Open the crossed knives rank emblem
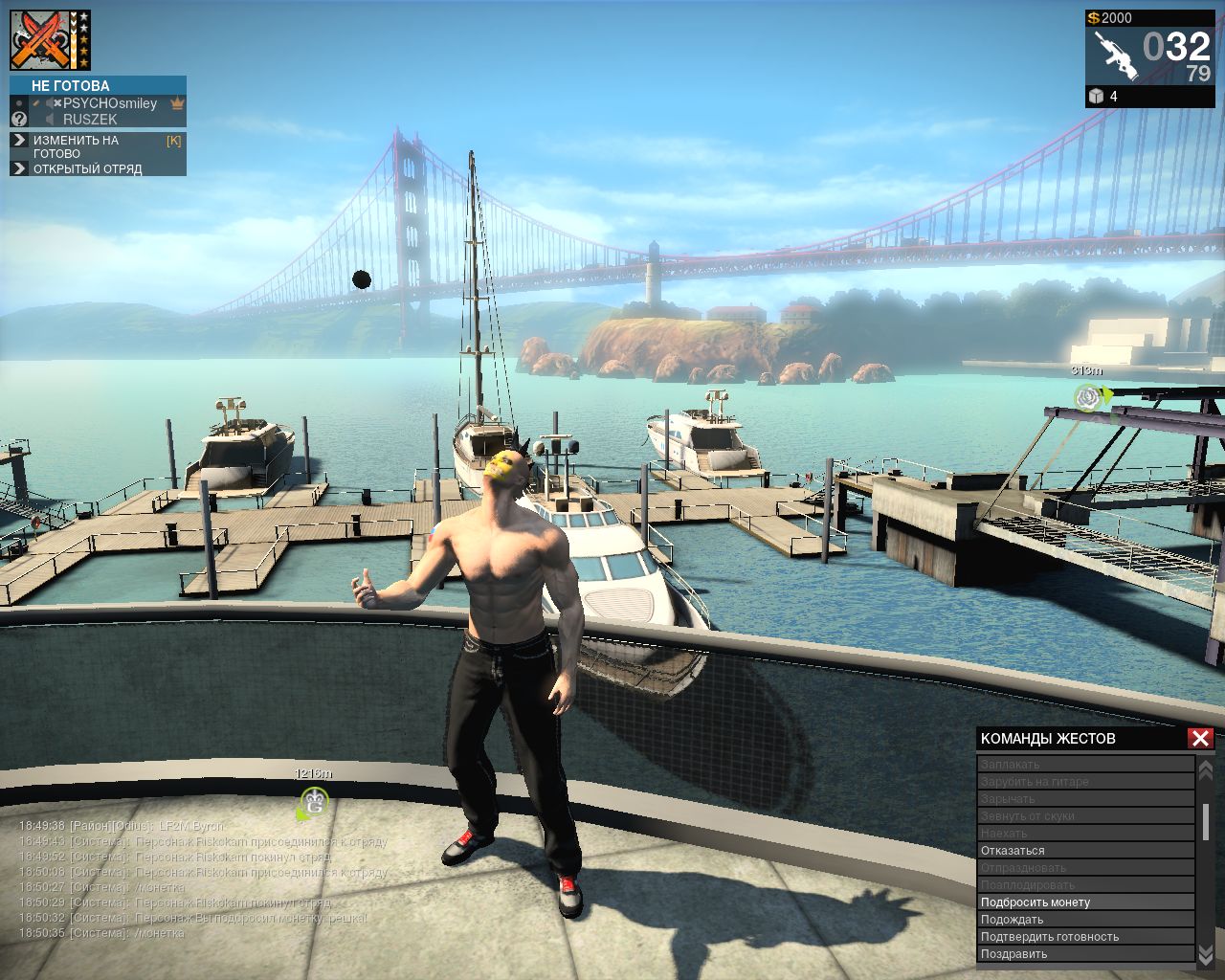This screenshot has width=1225, height=980. (x=42, y=40)
